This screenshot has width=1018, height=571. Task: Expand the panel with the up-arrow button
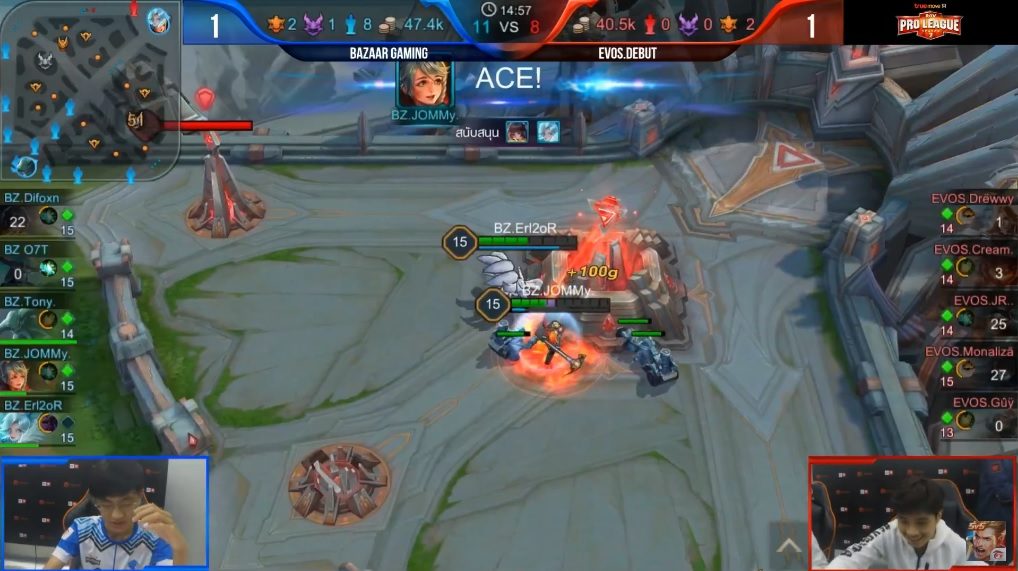[x=789, y=547]
